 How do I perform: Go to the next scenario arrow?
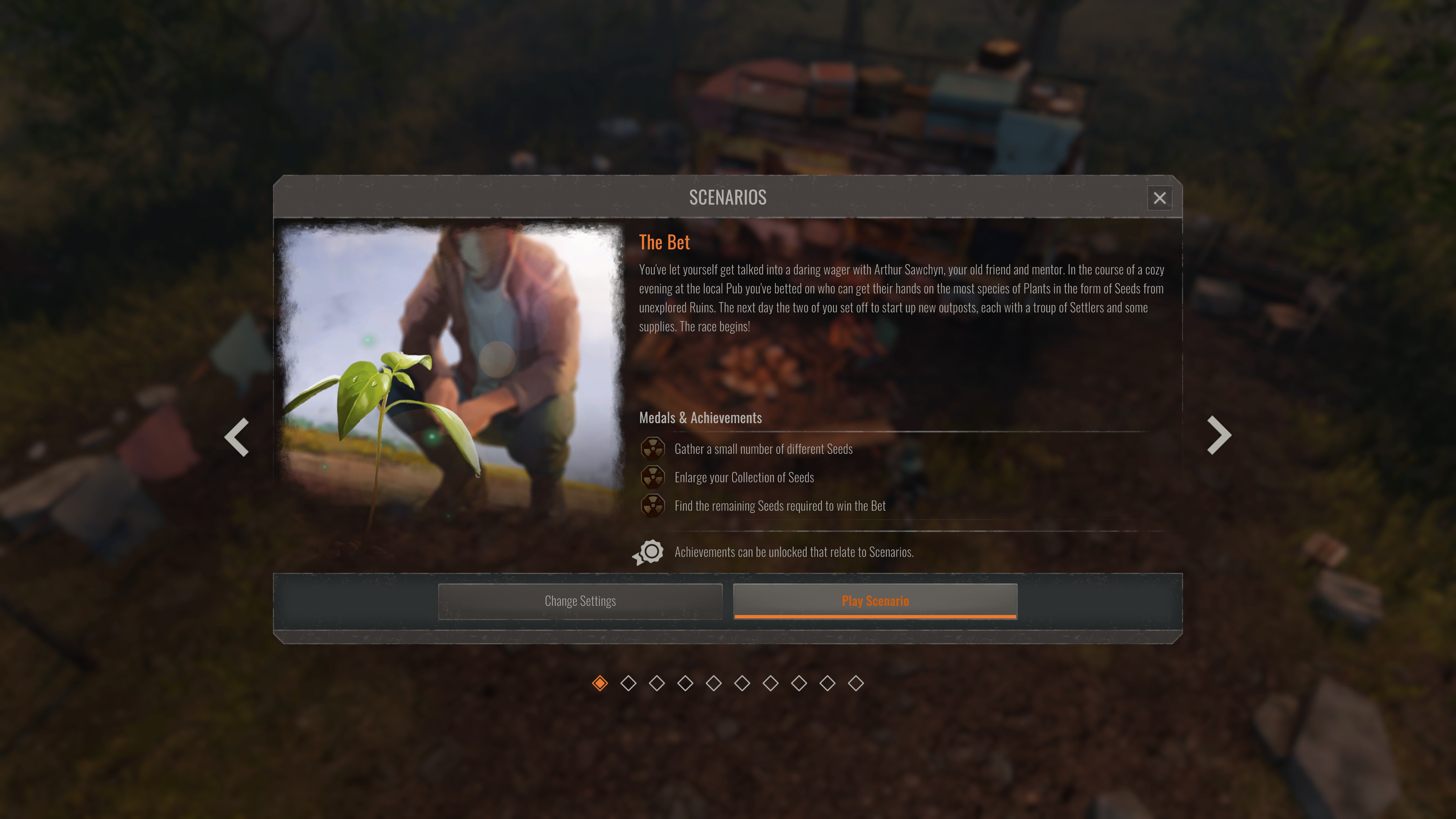(1219, 435)
